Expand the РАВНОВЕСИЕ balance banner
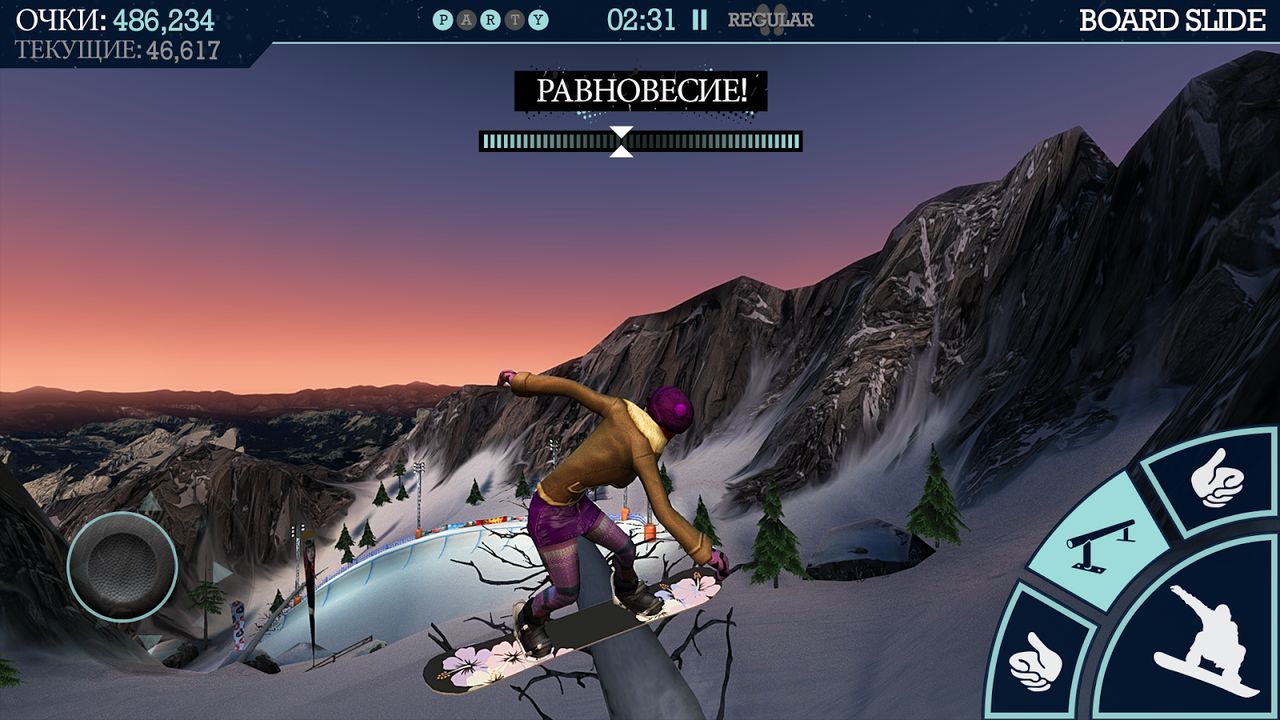 (x=640, y=91)
